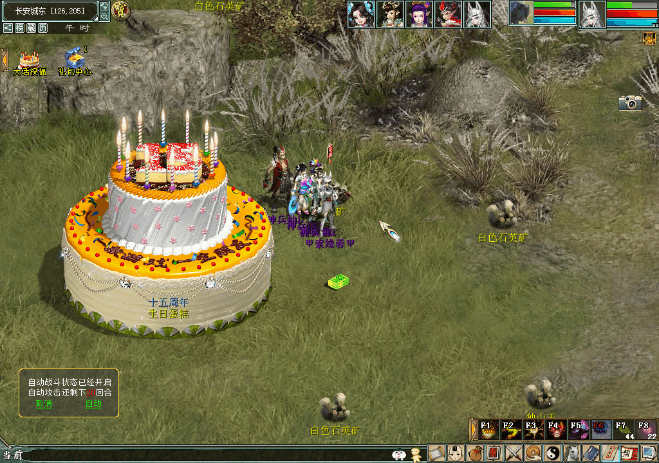Take a screenshot with the camera icon

point(629,102)
